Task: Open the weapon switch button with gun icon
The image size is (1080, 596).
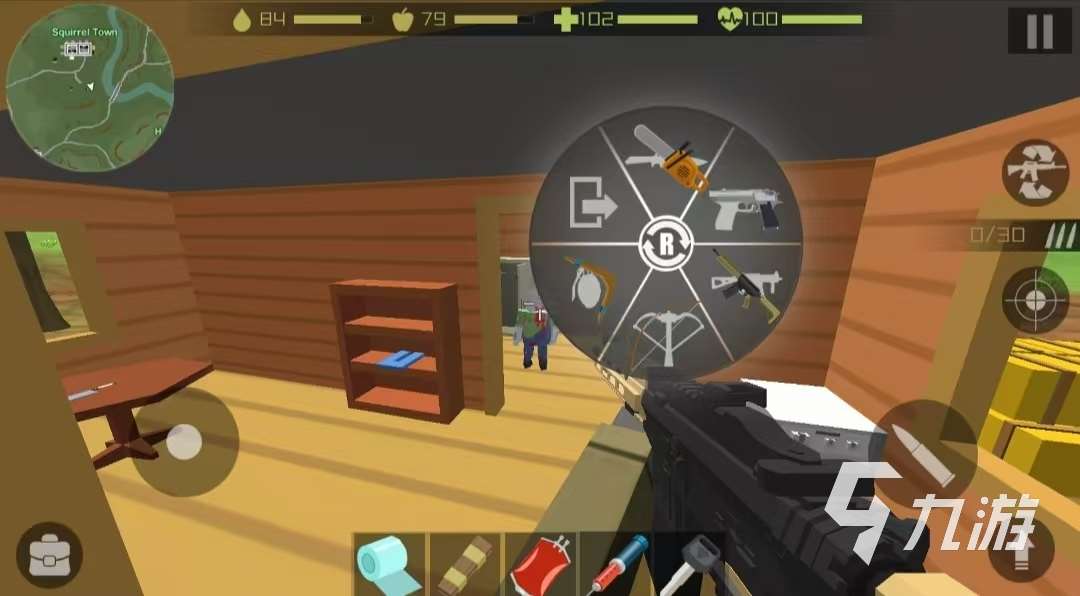Action: (x=1035, y=172)
